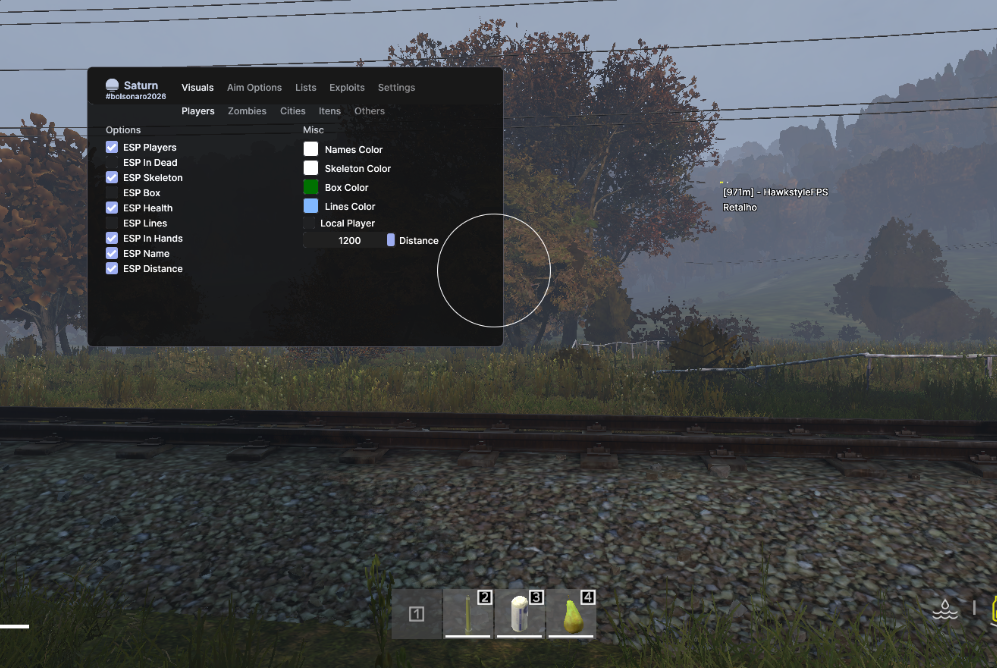Image resolution: width=997 pixels, height=668 pixels.
Task: Turn off ESP In Hands
Action: (x=112, y=239)
